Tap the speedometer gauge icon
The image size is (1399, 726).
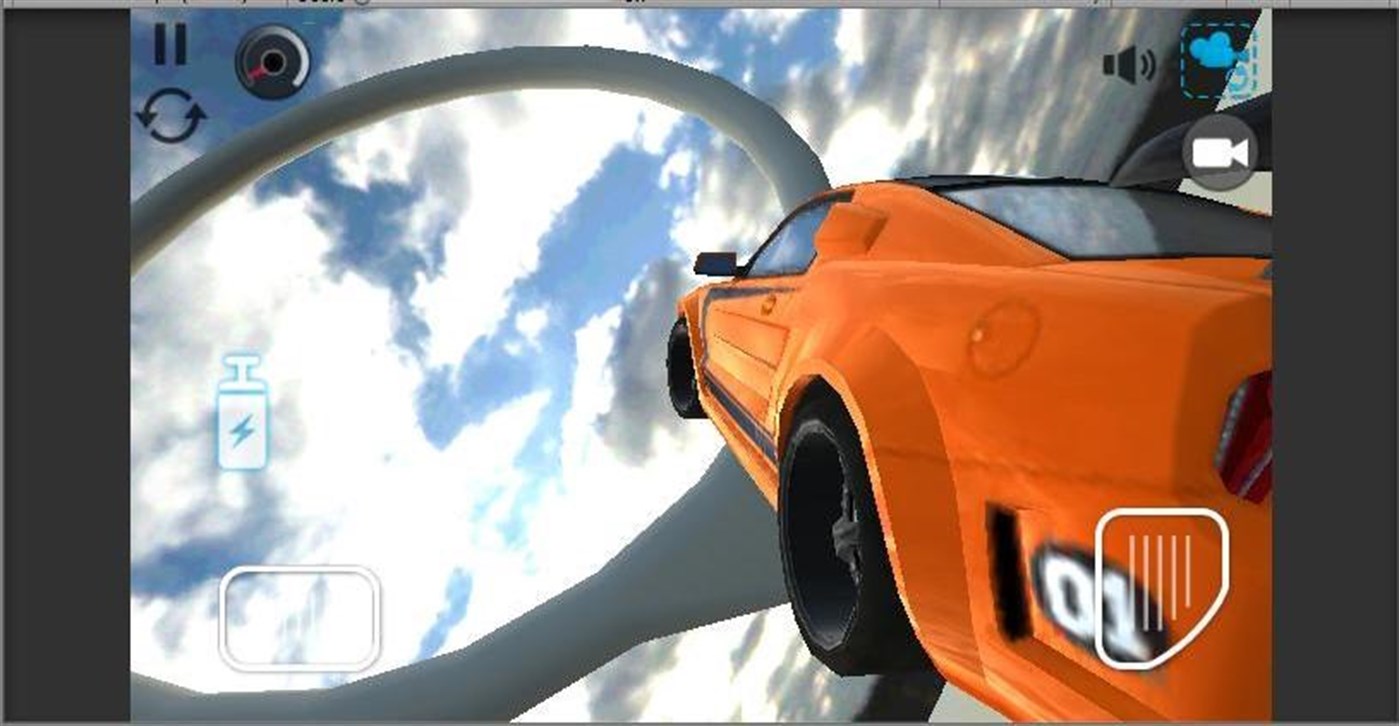(x=272, y=64)
